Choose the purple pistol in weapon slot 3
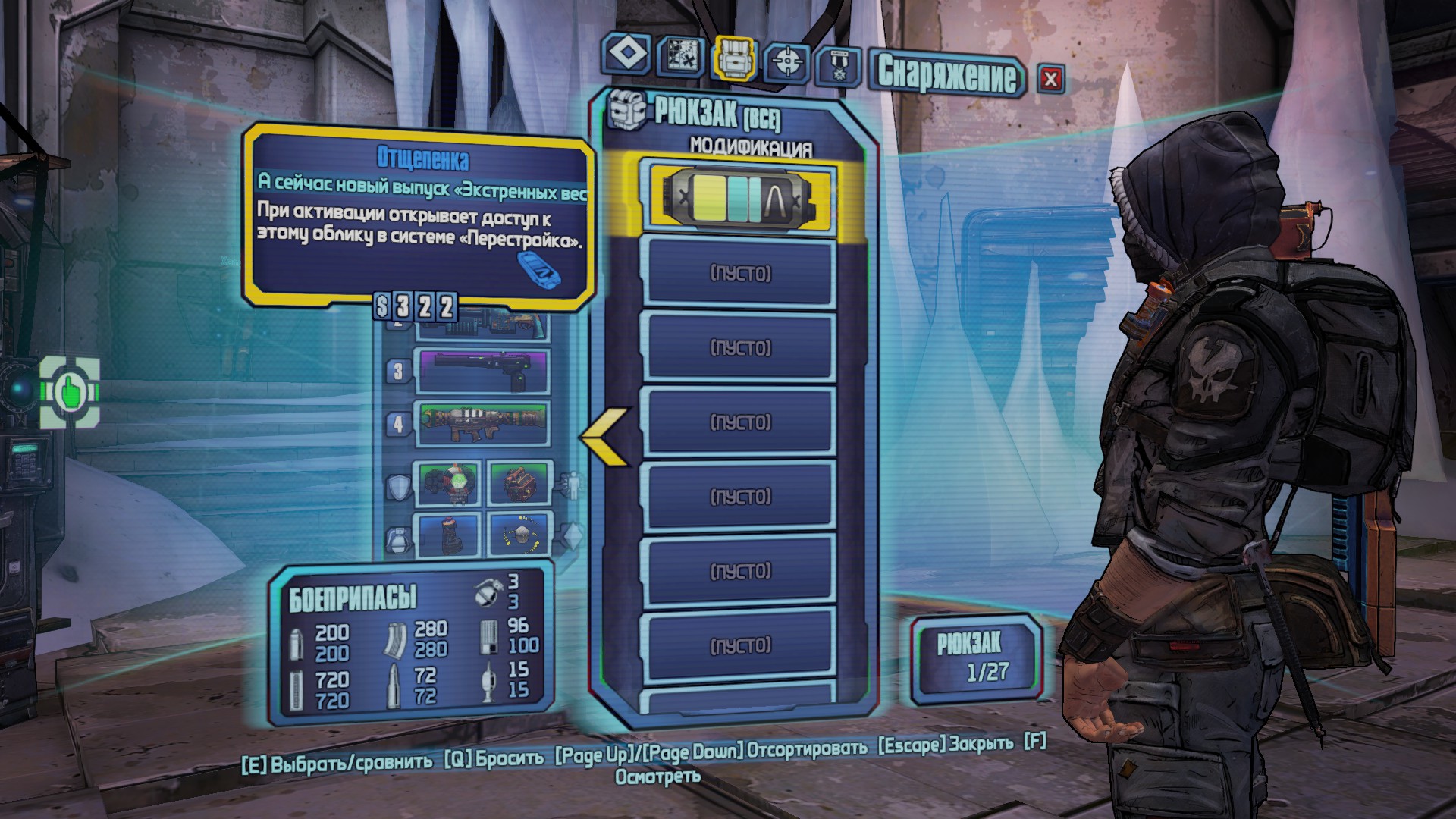Screen dimensions: 1456x819 click(482, 371)
